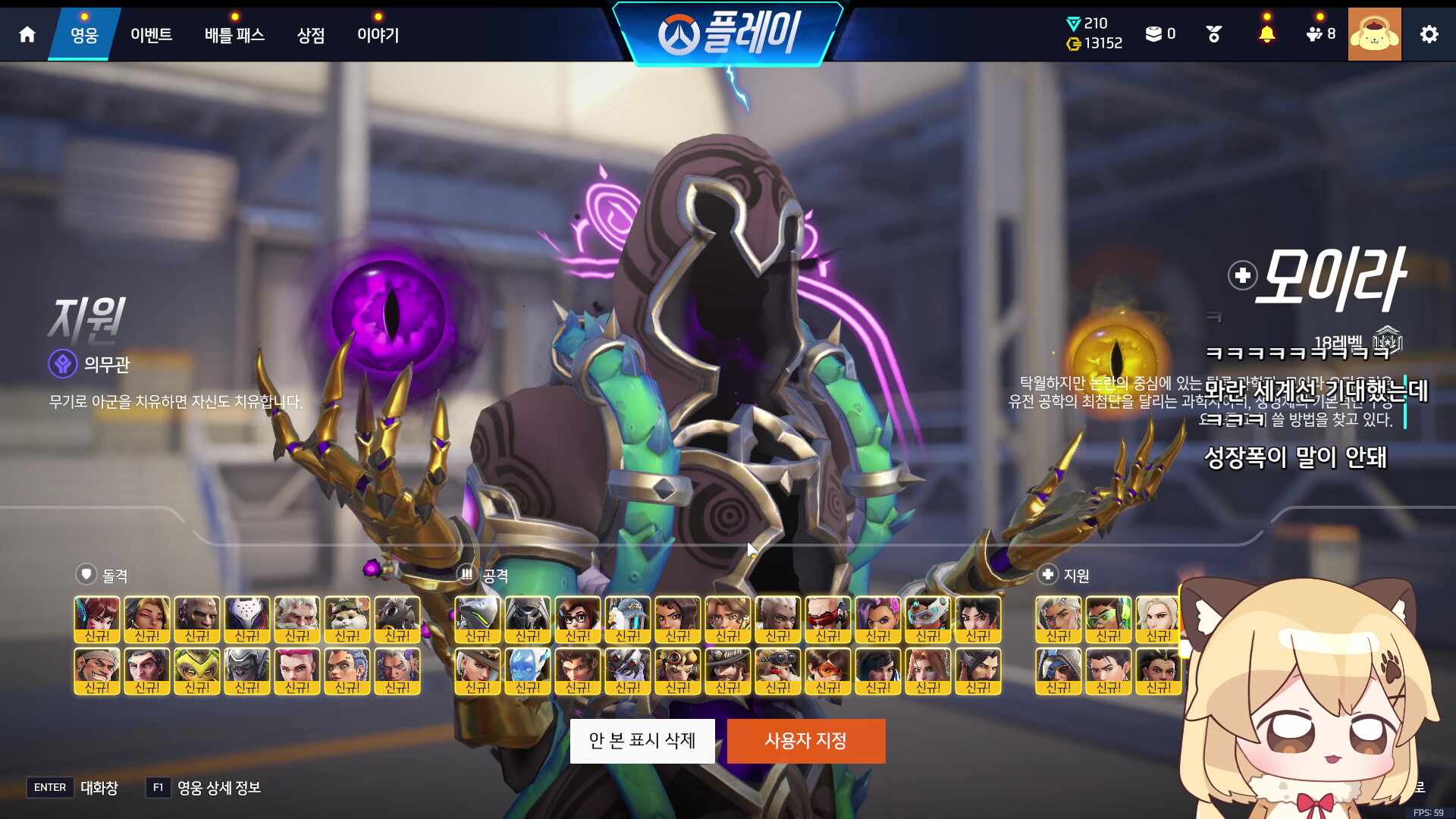The height and width of the screenshot is (819, 1456).
Task: Choose Reinhardt's hero portrait
Action: click(x=297, y=619)
